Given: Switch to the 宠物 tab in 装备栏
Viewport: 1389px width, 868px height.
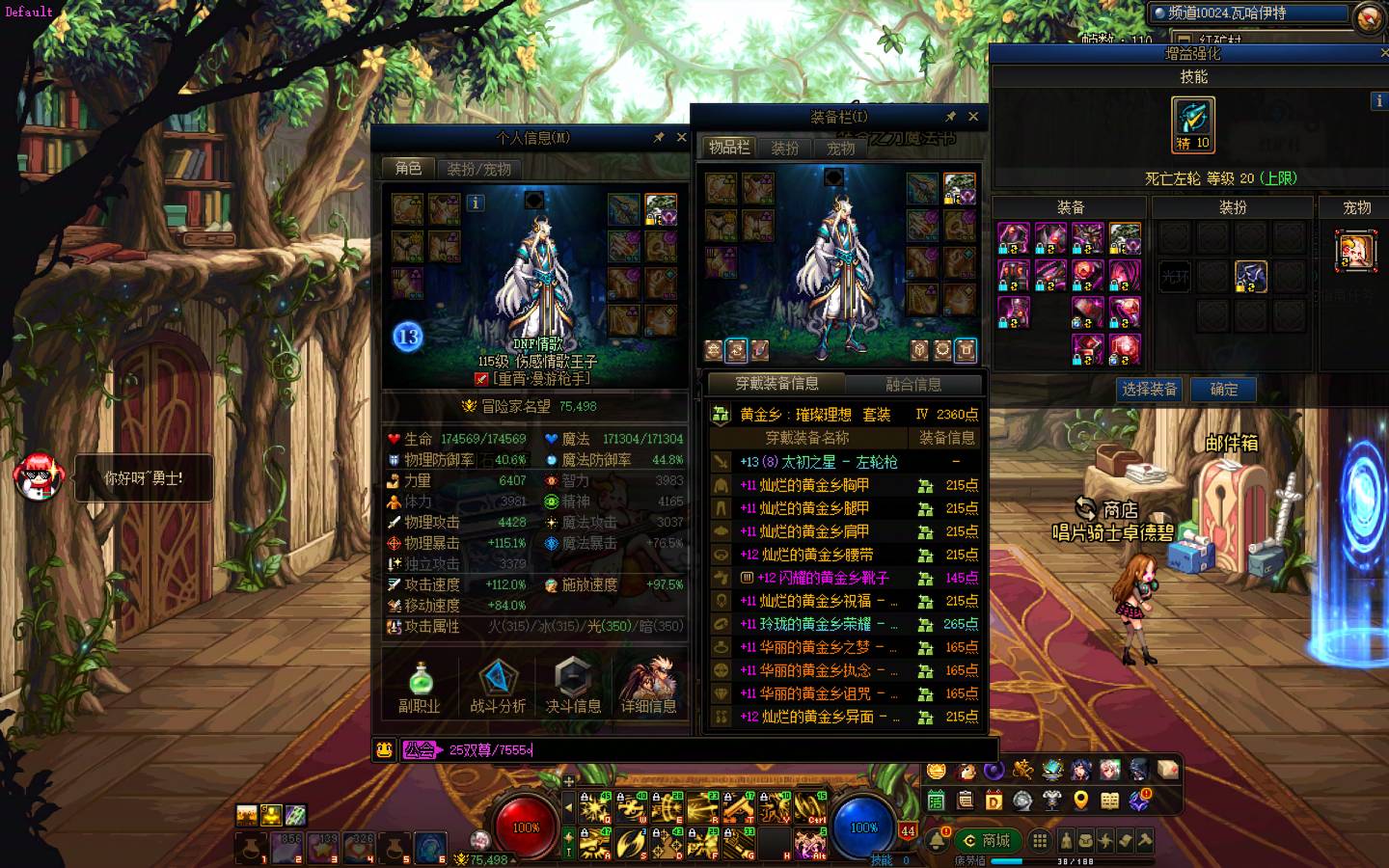Looking at the screenshot, I should [840, 149].
